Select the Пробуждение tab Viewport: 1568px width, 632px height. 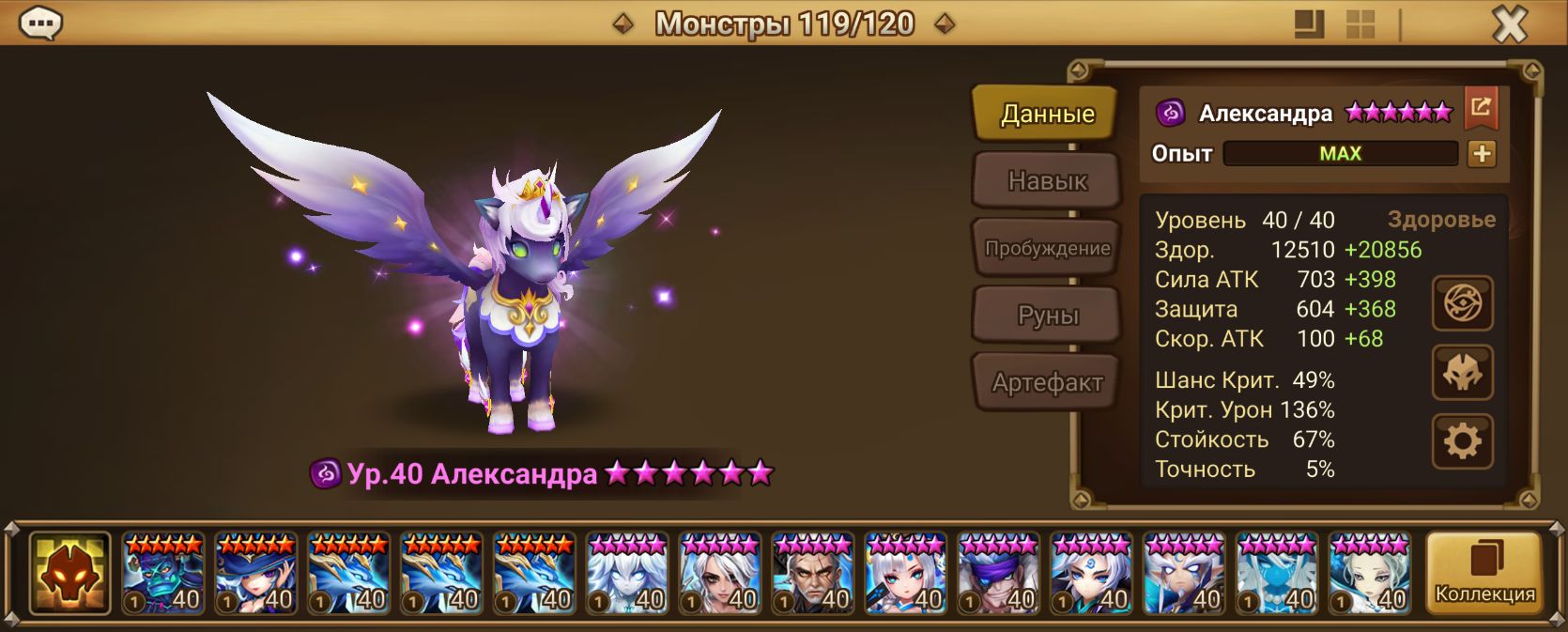click(x=1047, y=248)
